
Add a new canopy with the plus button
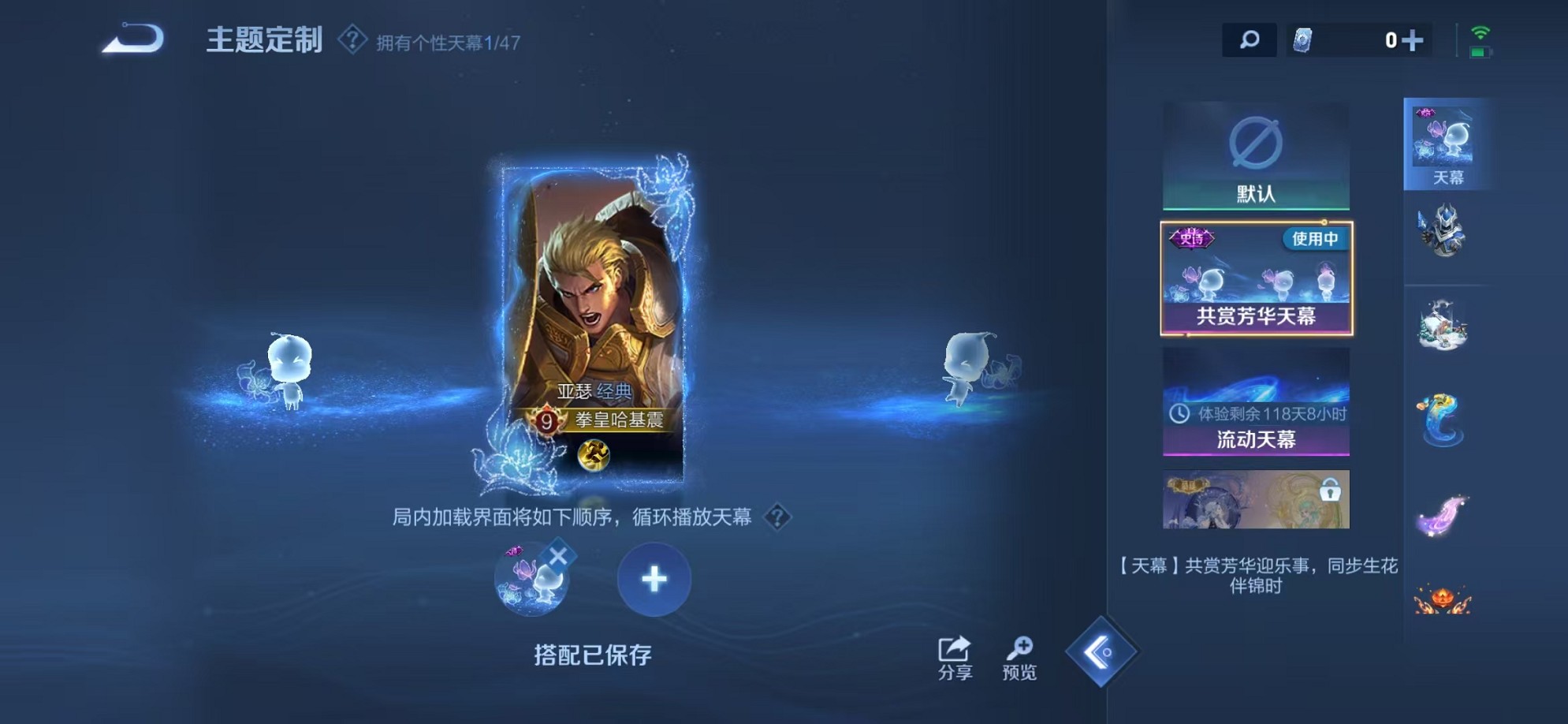(654, 581)
